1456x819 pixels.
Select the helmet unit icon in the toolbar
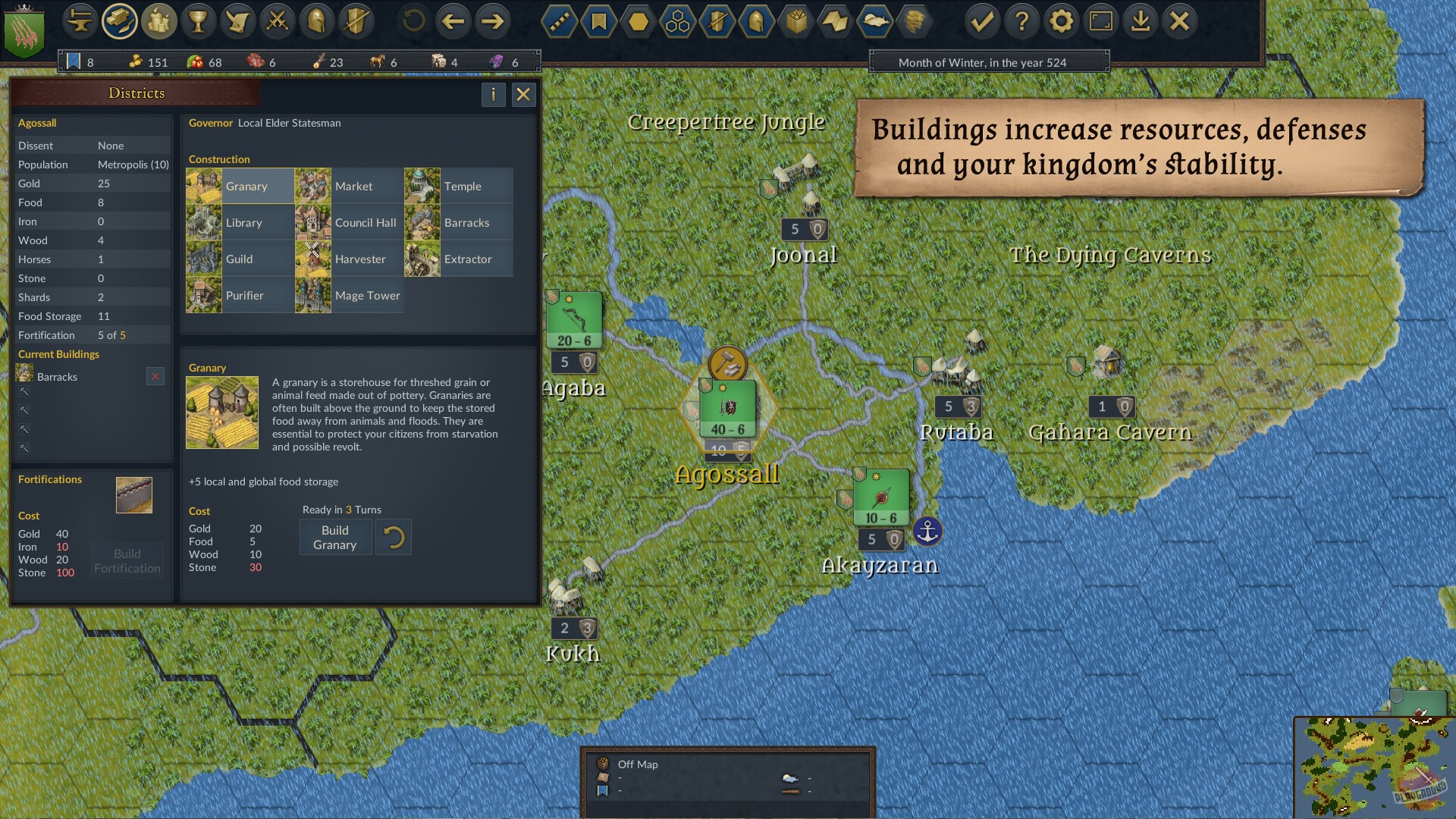tap(317, 21)
